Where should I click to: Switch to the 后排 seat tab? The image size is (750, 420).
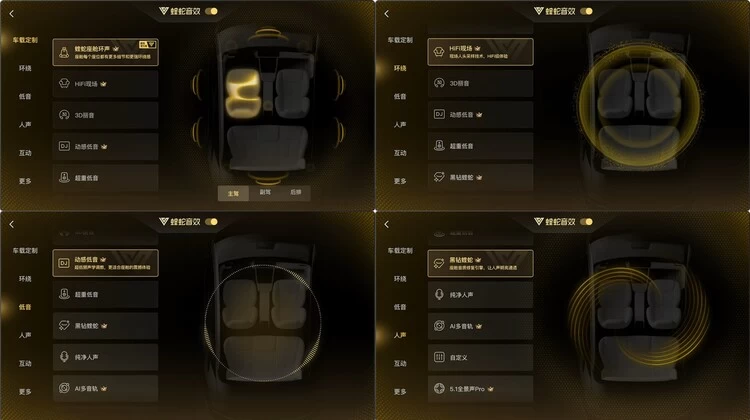(295, 192)
